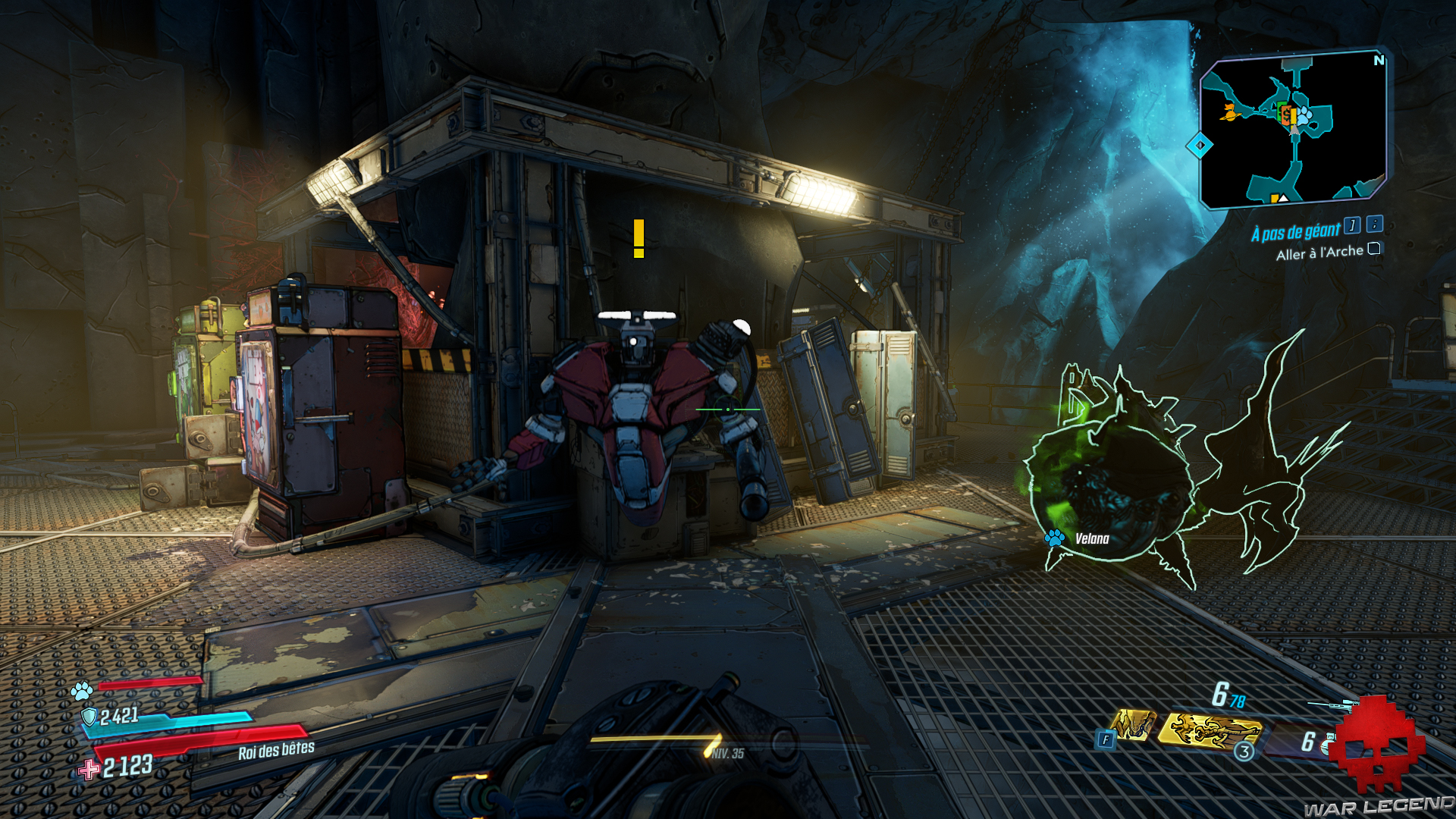Open the minimap in the corner
1456x819 pixels.
click(x=1293, y=129)
